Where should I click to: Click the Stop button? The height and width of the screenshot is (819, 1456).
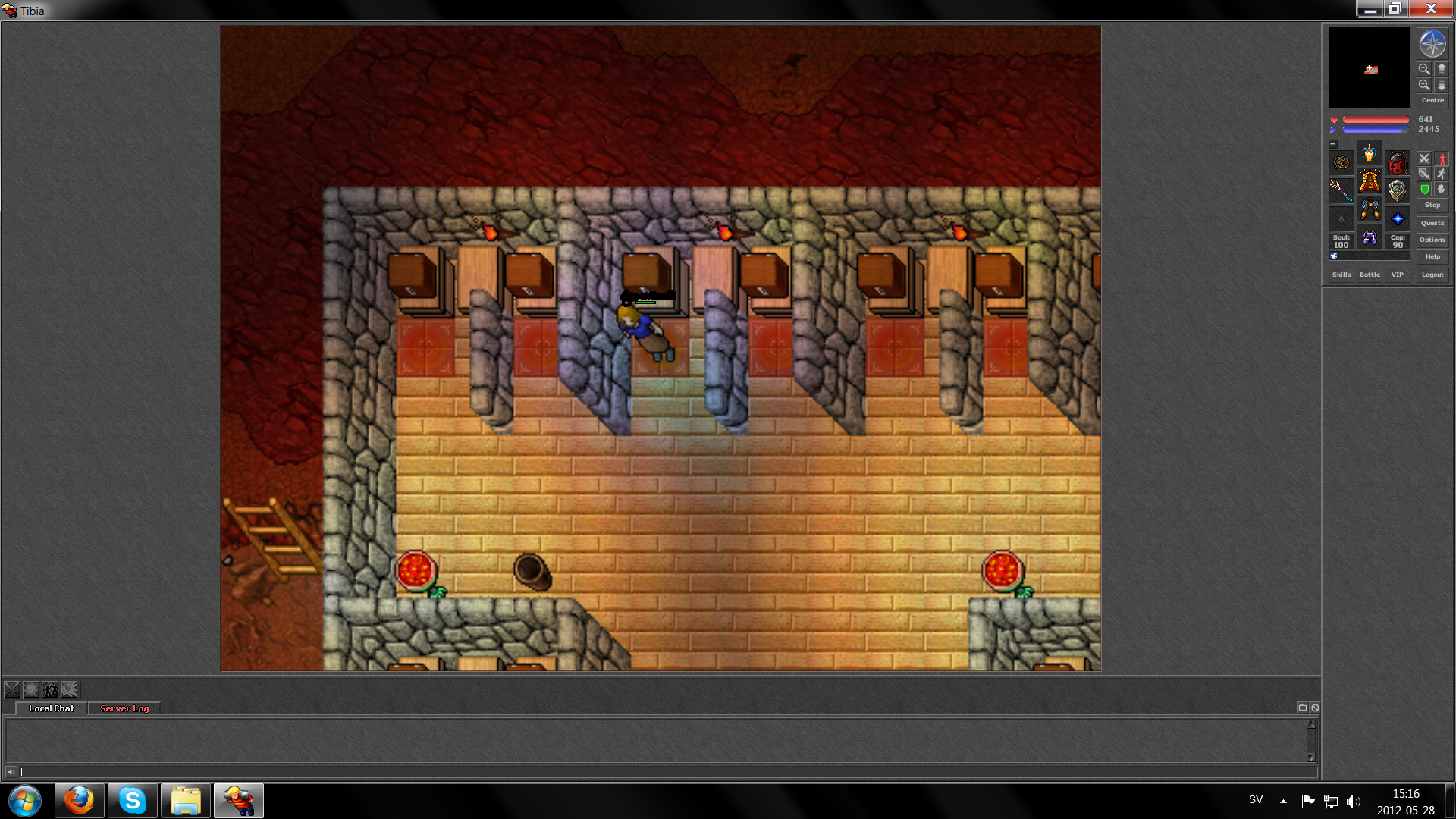point(1432,205)
